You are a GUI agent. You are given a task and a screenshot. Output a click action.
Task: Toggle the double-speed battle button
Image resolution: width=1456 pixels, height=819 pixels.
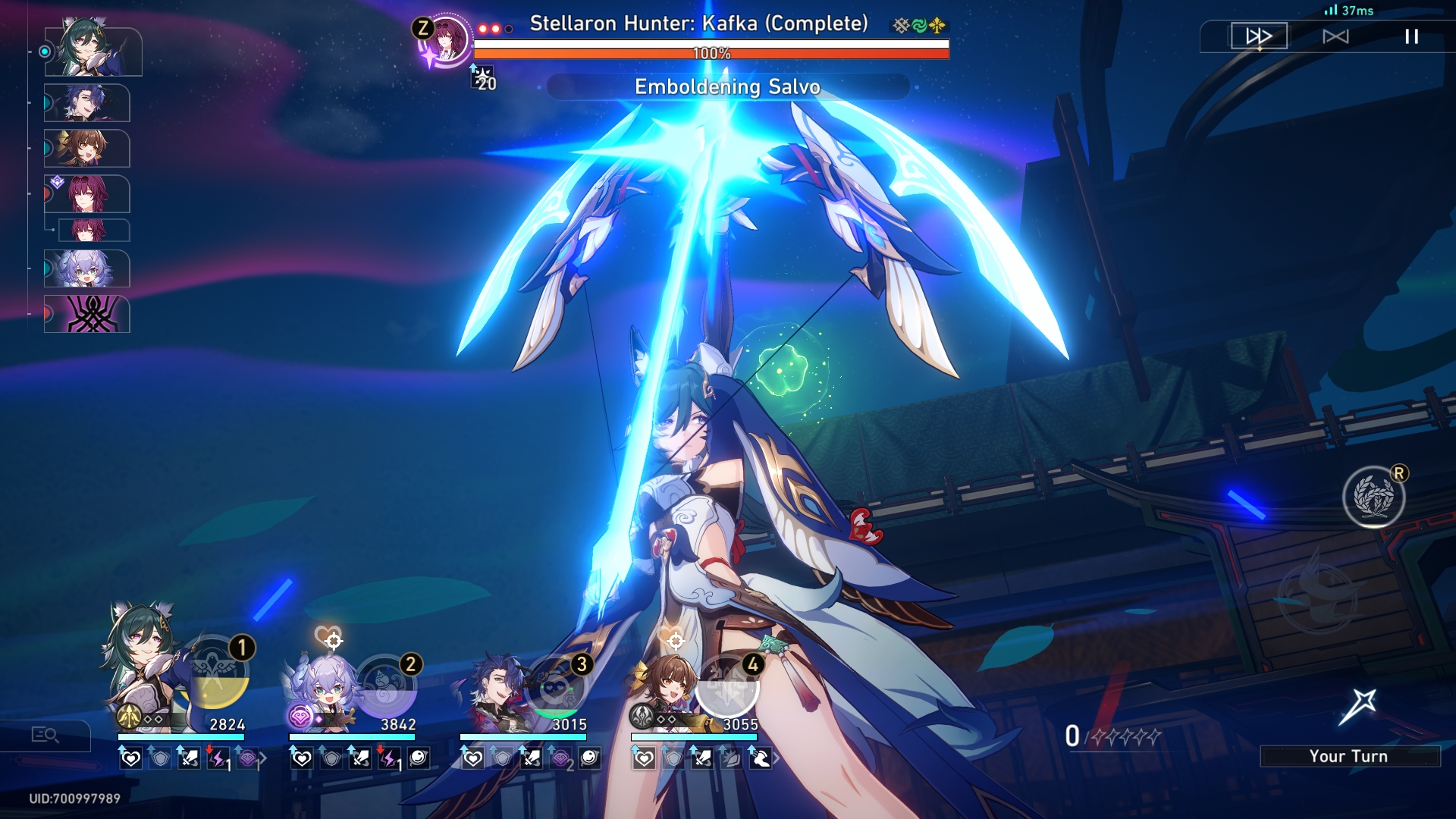coord(1259,36)
